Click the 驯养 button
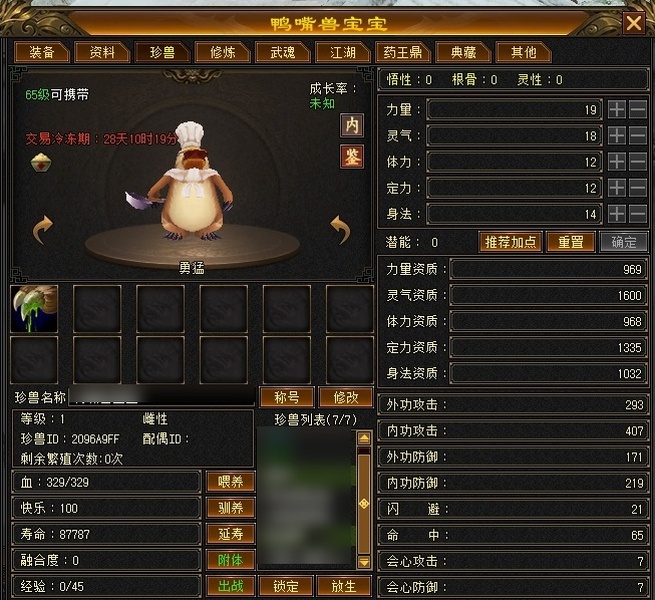 click(x=230, y=508)
